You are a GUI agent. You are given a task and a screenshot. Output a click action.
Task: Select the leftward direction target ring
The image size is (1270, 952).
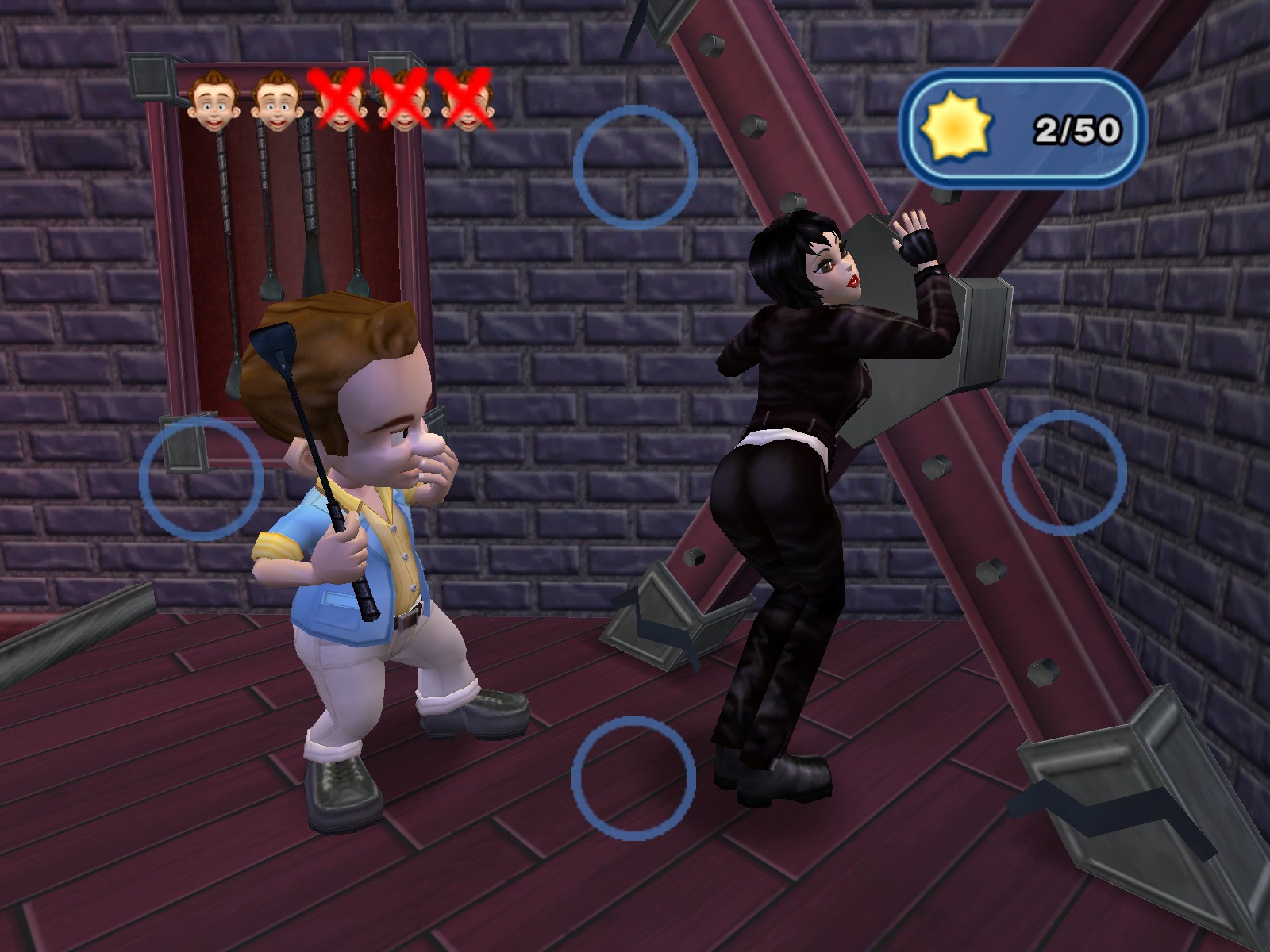click(x=201, y=479)
